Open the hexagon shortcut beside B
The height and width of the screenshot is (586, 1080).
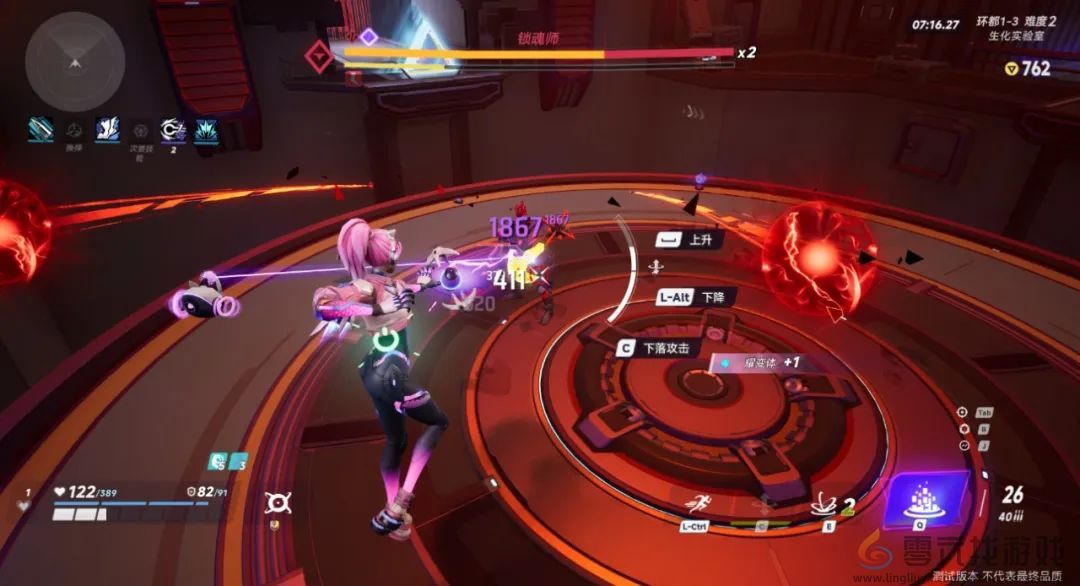962,428
